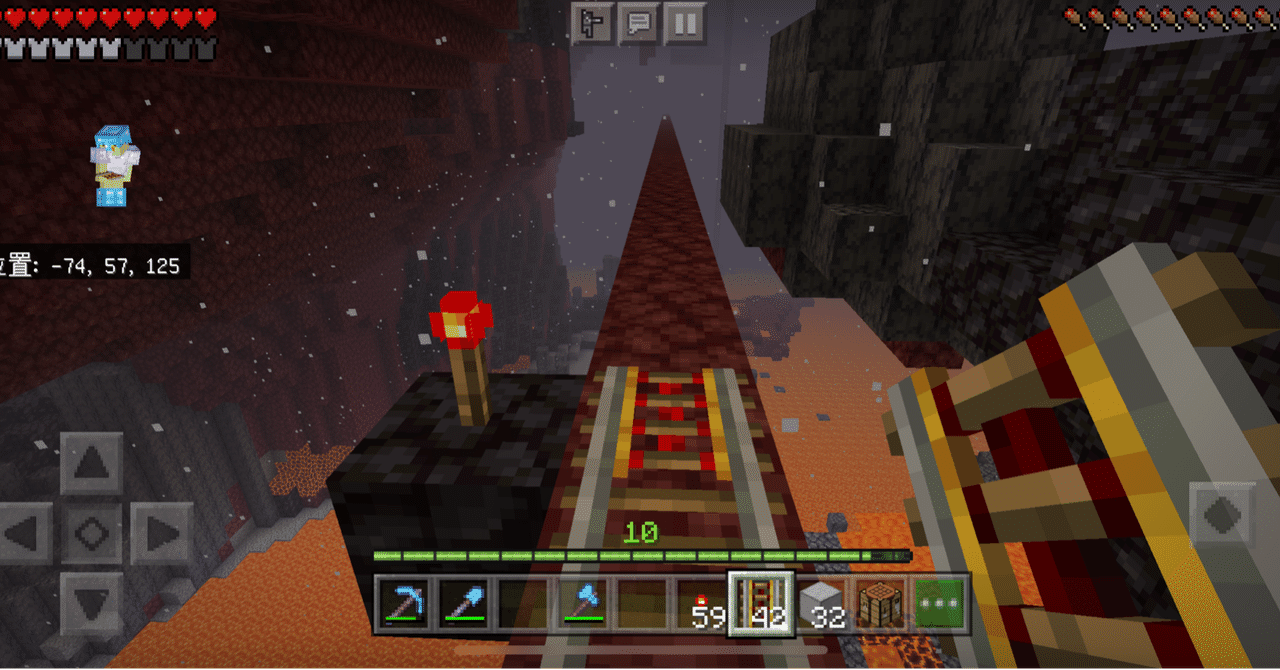Toggle sneak with the D-pad center button
The height and width of the screenshot is (670, 1280).
pyautogui.click(x=92, y=533)
